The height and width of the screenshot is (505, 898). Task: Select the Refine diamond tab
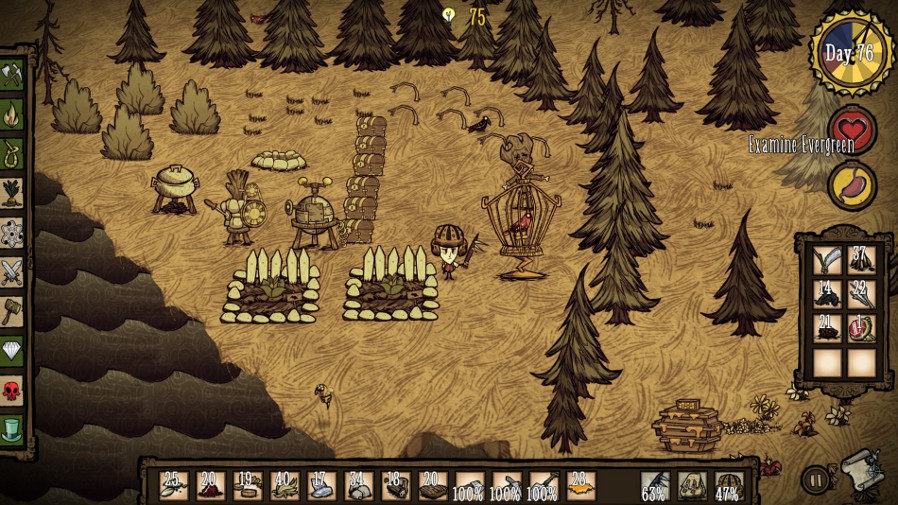(x=13, y=349)
